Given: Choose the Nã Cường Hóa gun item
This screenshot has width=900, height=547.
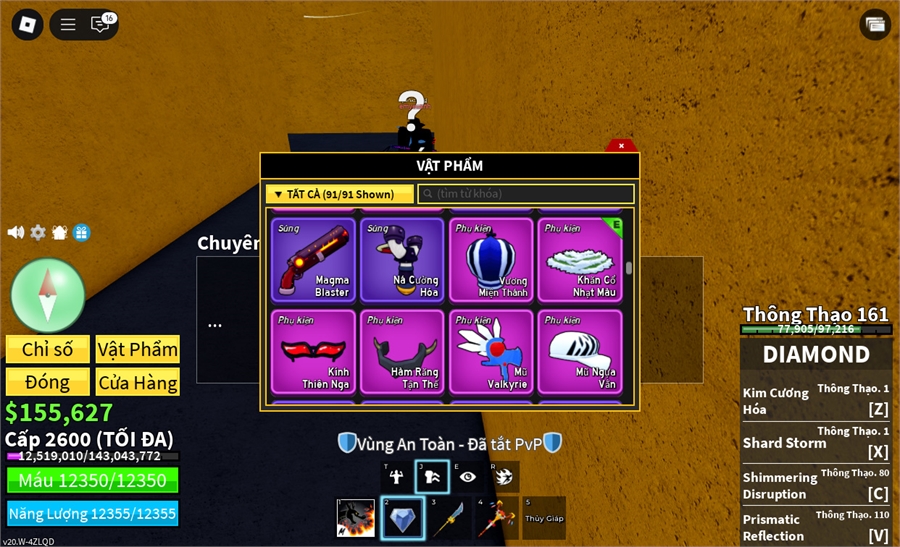Looking at the screenshot, I should point(402,260).
